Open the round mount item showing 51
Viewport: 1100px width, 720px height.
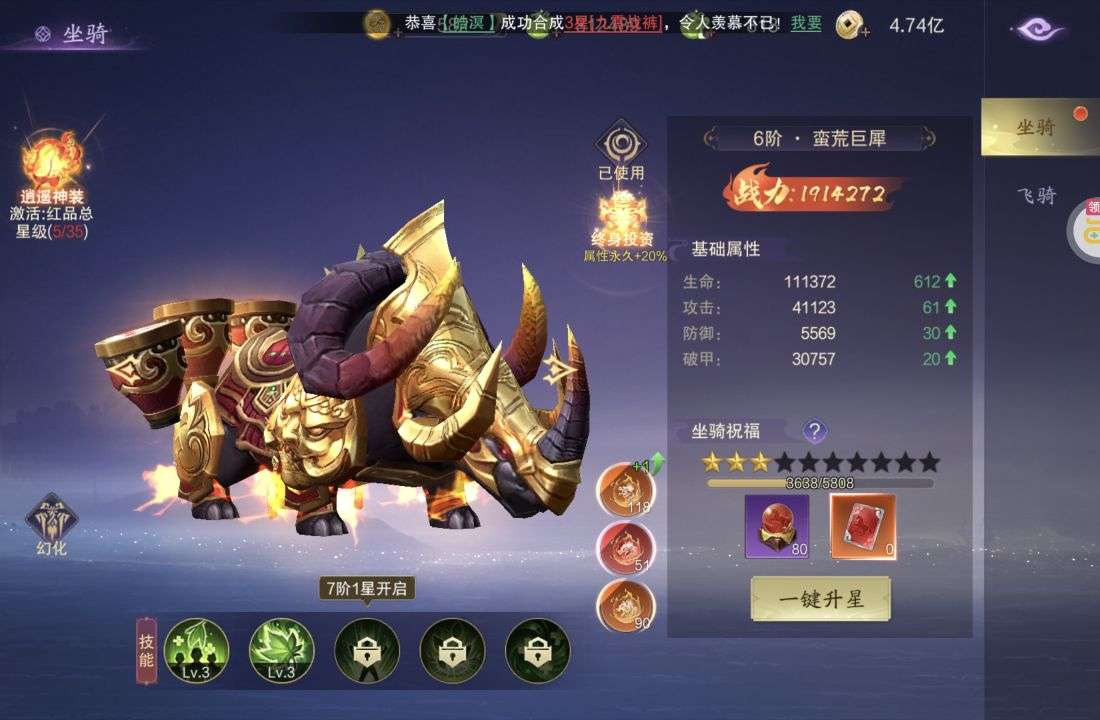coord(626,548)
